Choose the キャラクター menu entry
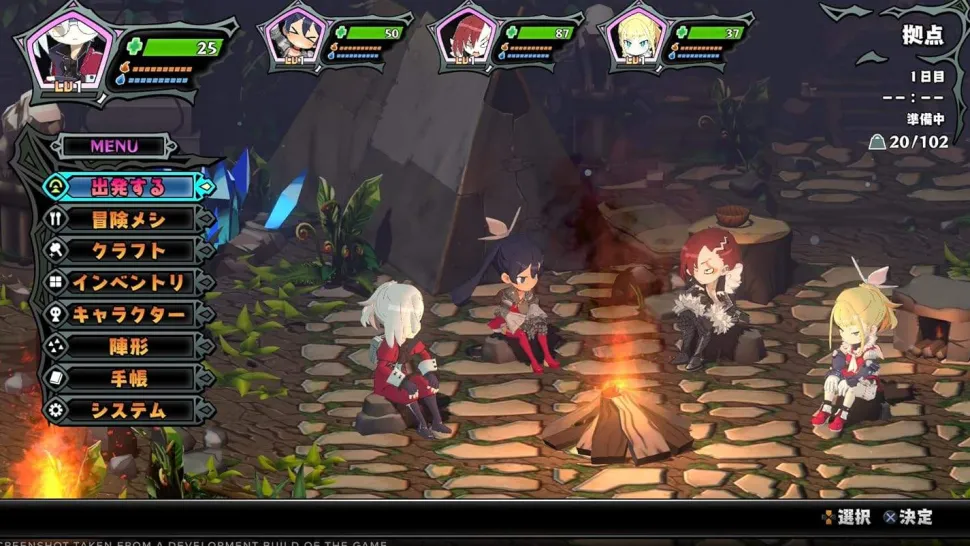 127,315
